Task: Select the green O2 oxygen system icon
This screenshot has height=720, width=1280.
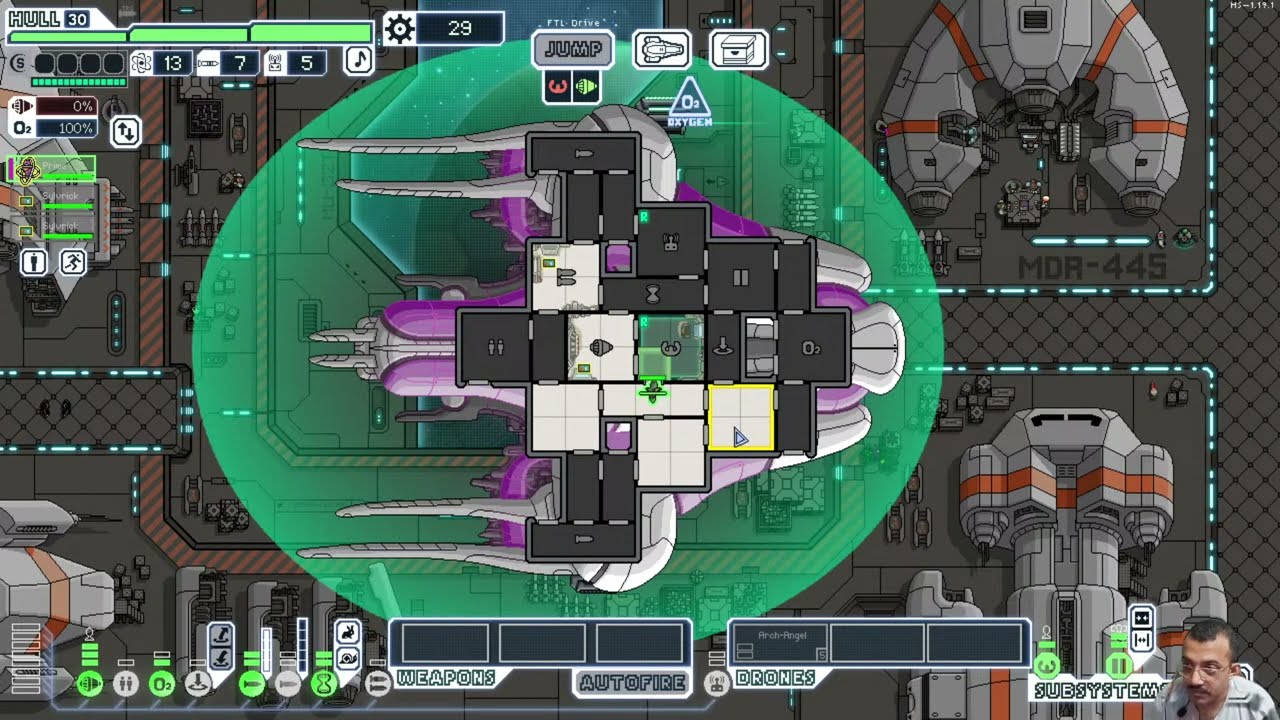Action: coord(162,684)
